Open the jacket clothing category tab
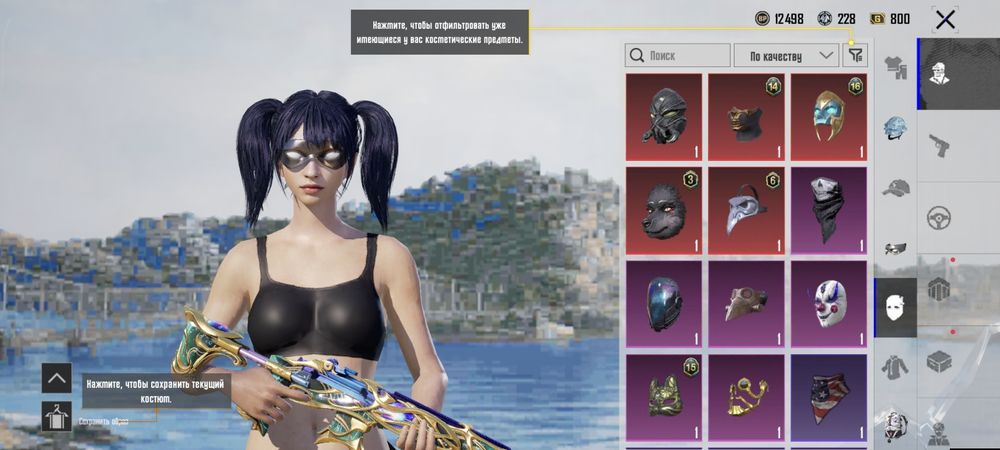 click(x=895, y=366)
